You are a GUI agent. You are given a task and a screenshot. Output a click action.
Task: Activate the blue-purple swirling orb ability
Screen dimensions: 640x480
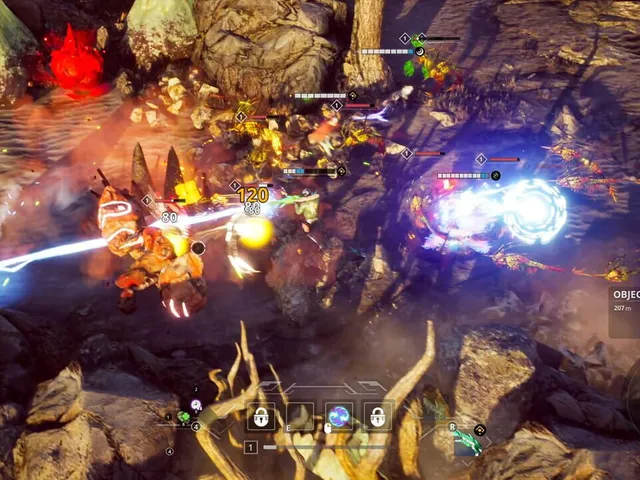(x=339, y=416)
